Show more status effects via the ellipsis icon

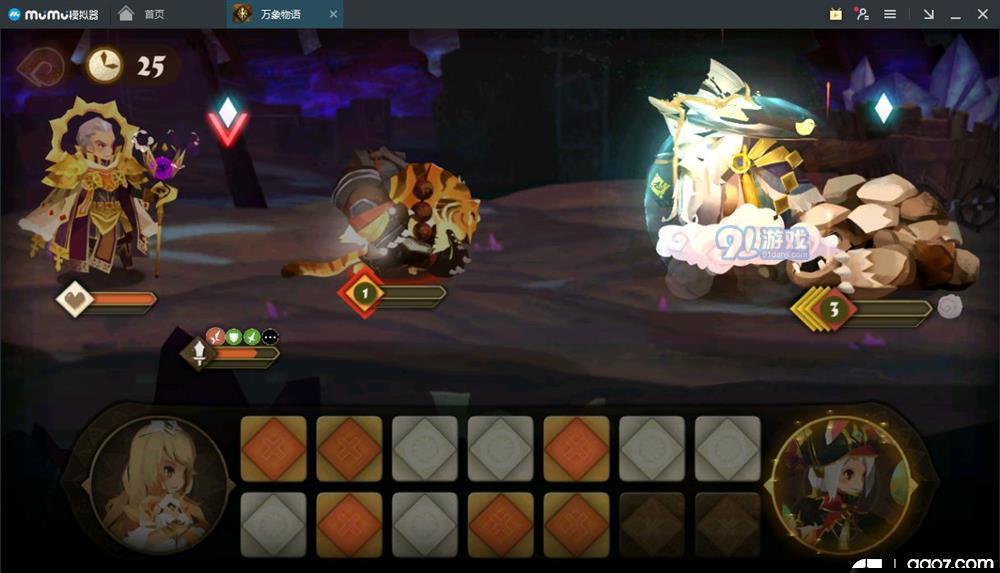(270, 337)
